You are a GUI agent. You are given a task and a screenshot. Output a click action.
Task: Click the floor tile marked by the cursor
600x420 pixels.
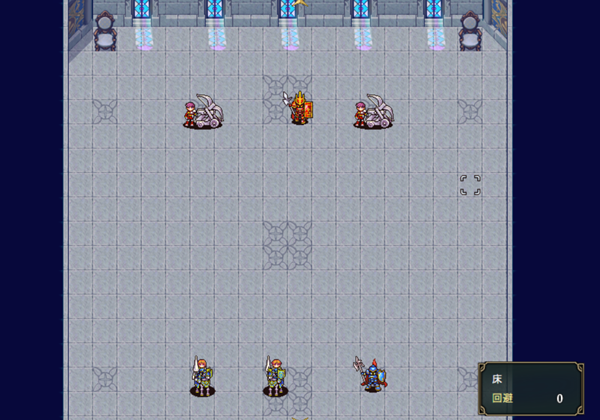point(470,185)
